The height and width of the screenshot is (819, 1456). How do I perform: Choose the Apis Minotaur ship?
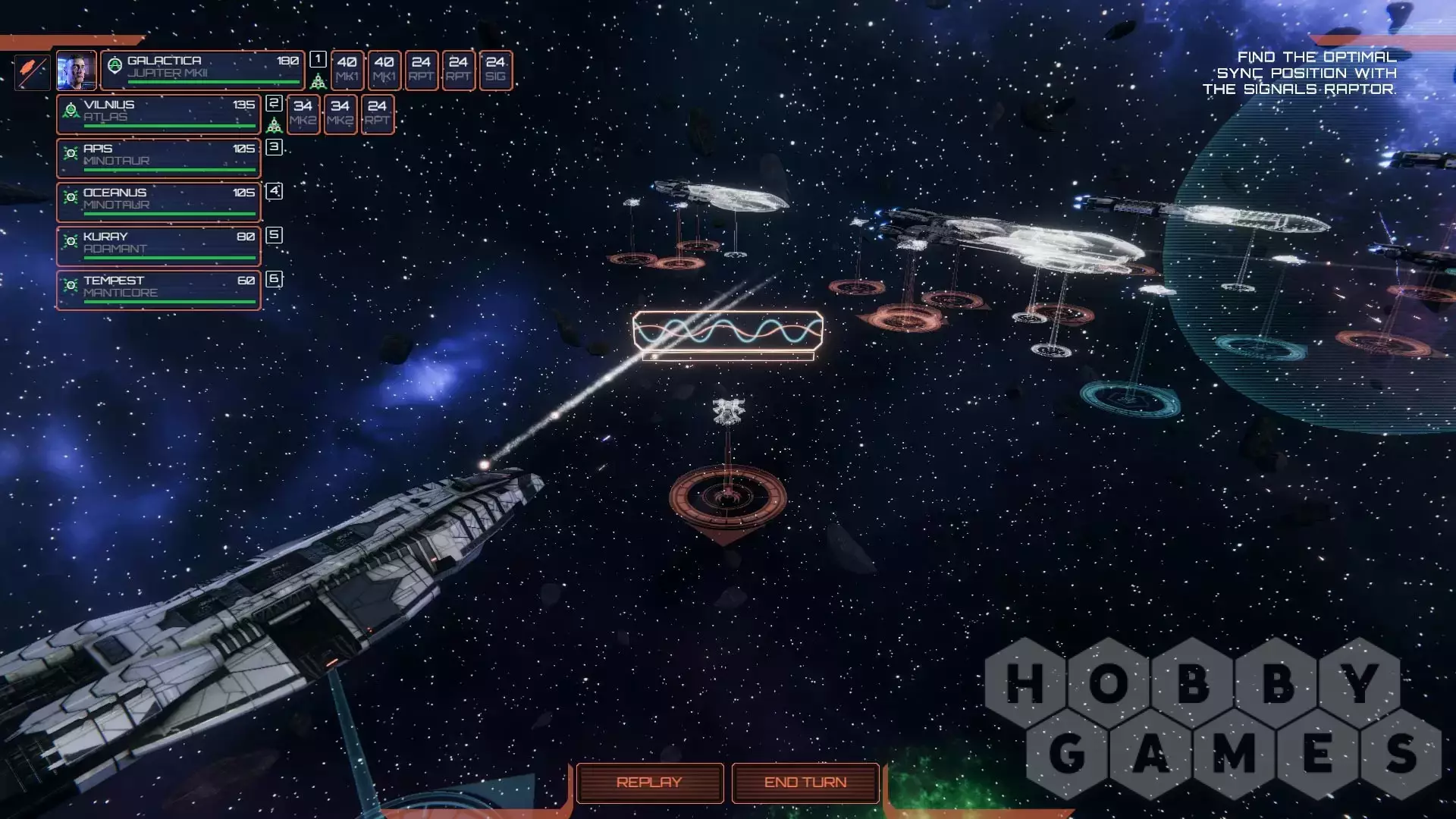point(158,158)
